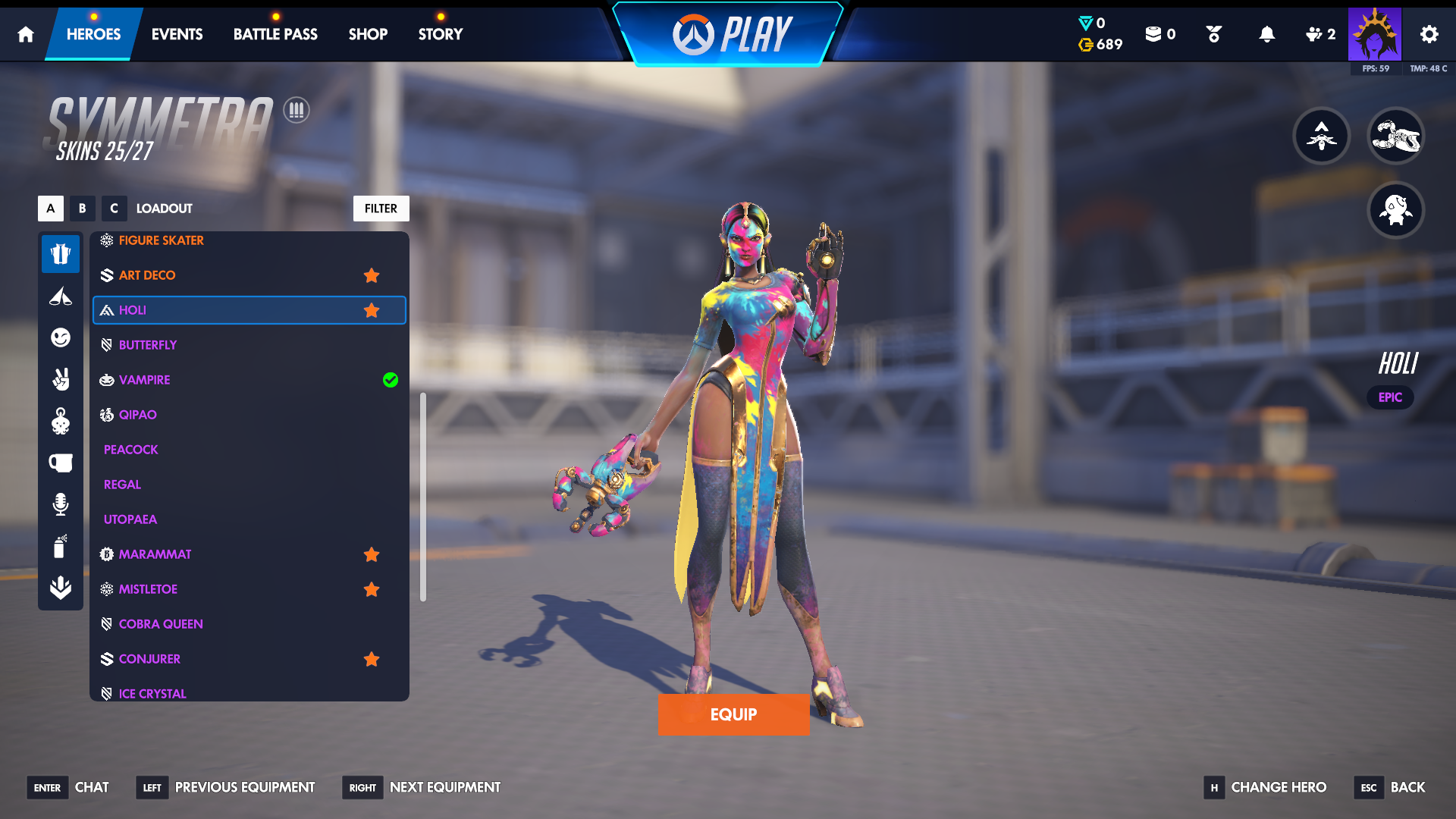Open the settings gear

click(1429, 34)
